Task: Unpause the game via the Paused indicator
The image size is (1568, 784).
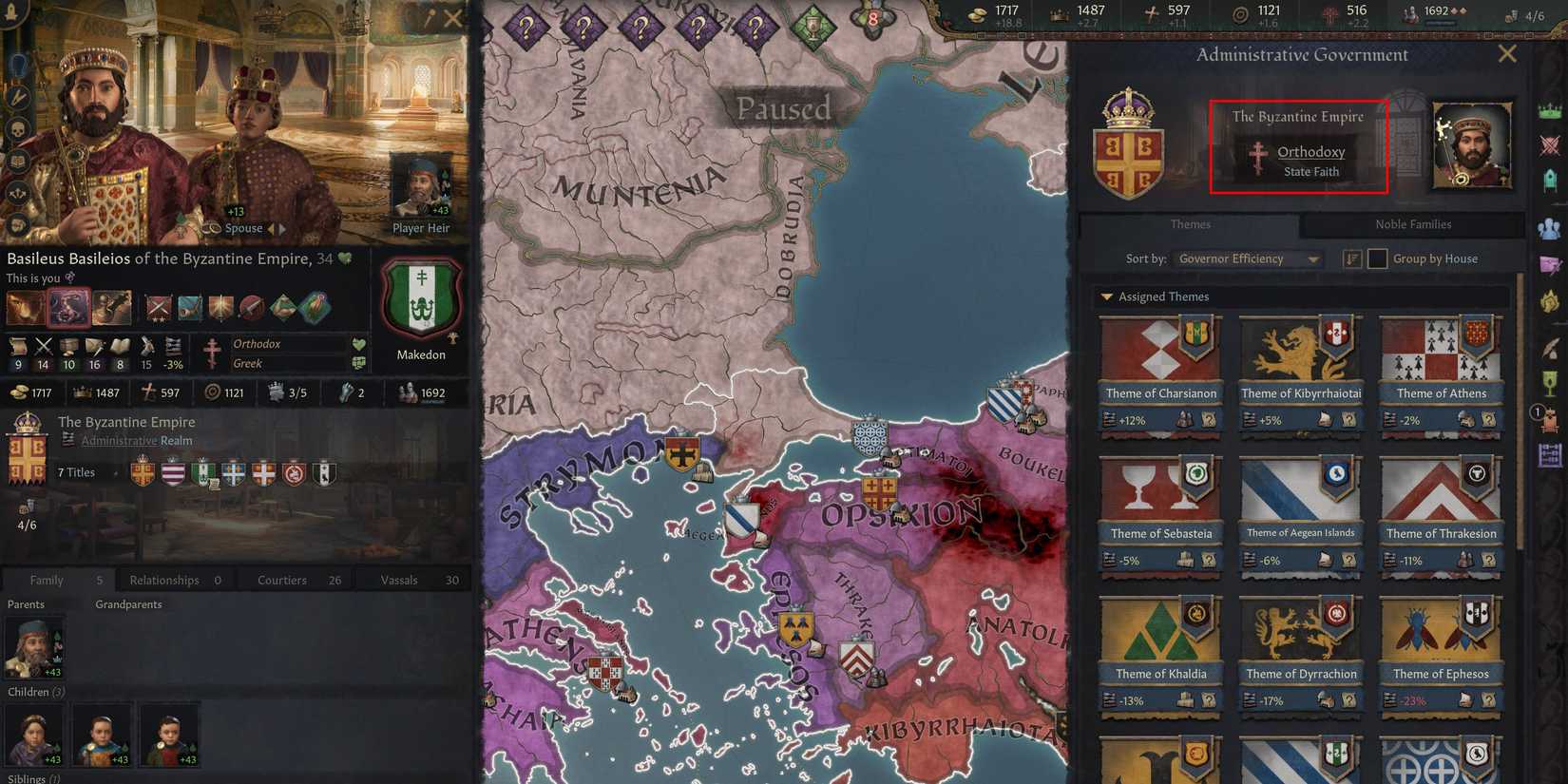Action: pyautogui.click(x=782, y=108)
